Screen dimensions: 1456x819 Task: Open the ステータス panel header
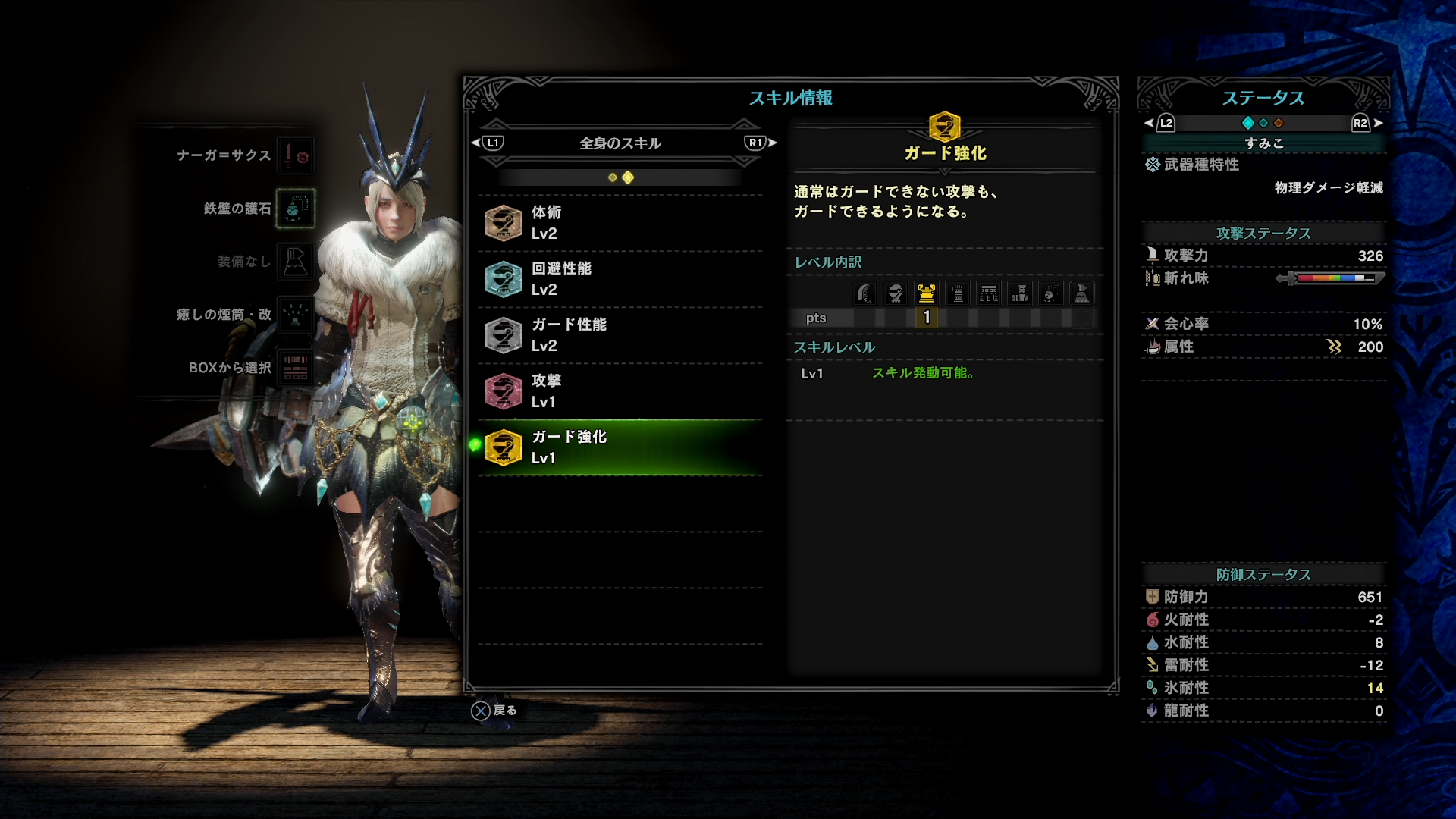[x=1263, y=98]
